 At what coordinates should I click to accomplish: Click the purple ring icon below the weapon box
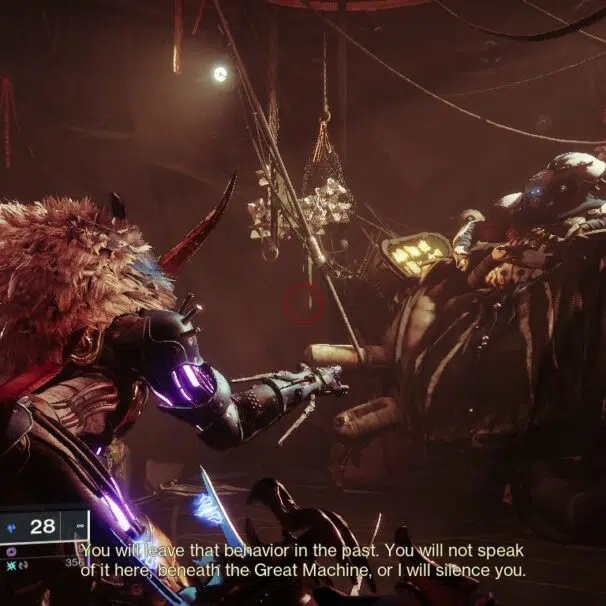pyautogui.click(x=11, y=550)
